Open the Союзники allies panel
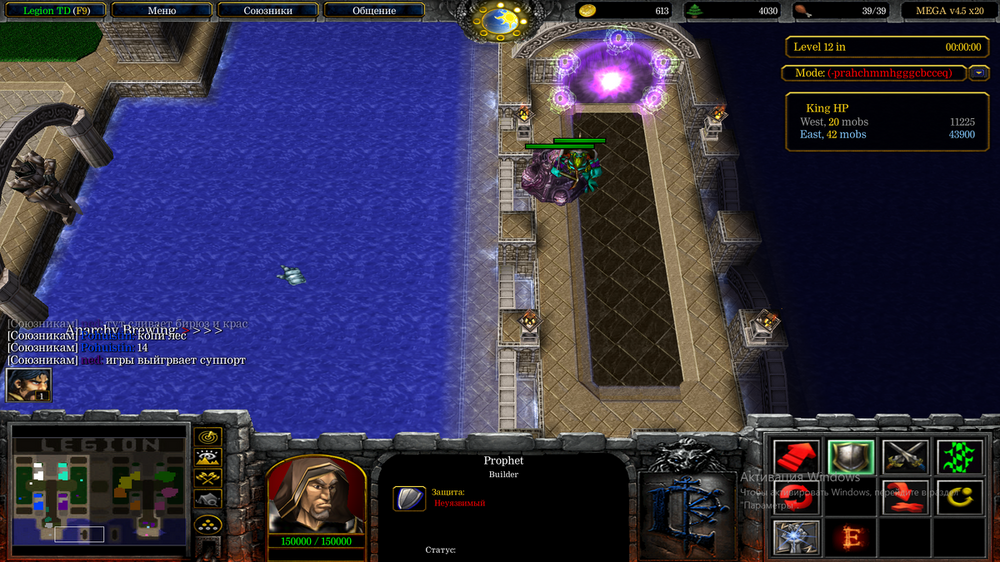 [x=267, y=11]
